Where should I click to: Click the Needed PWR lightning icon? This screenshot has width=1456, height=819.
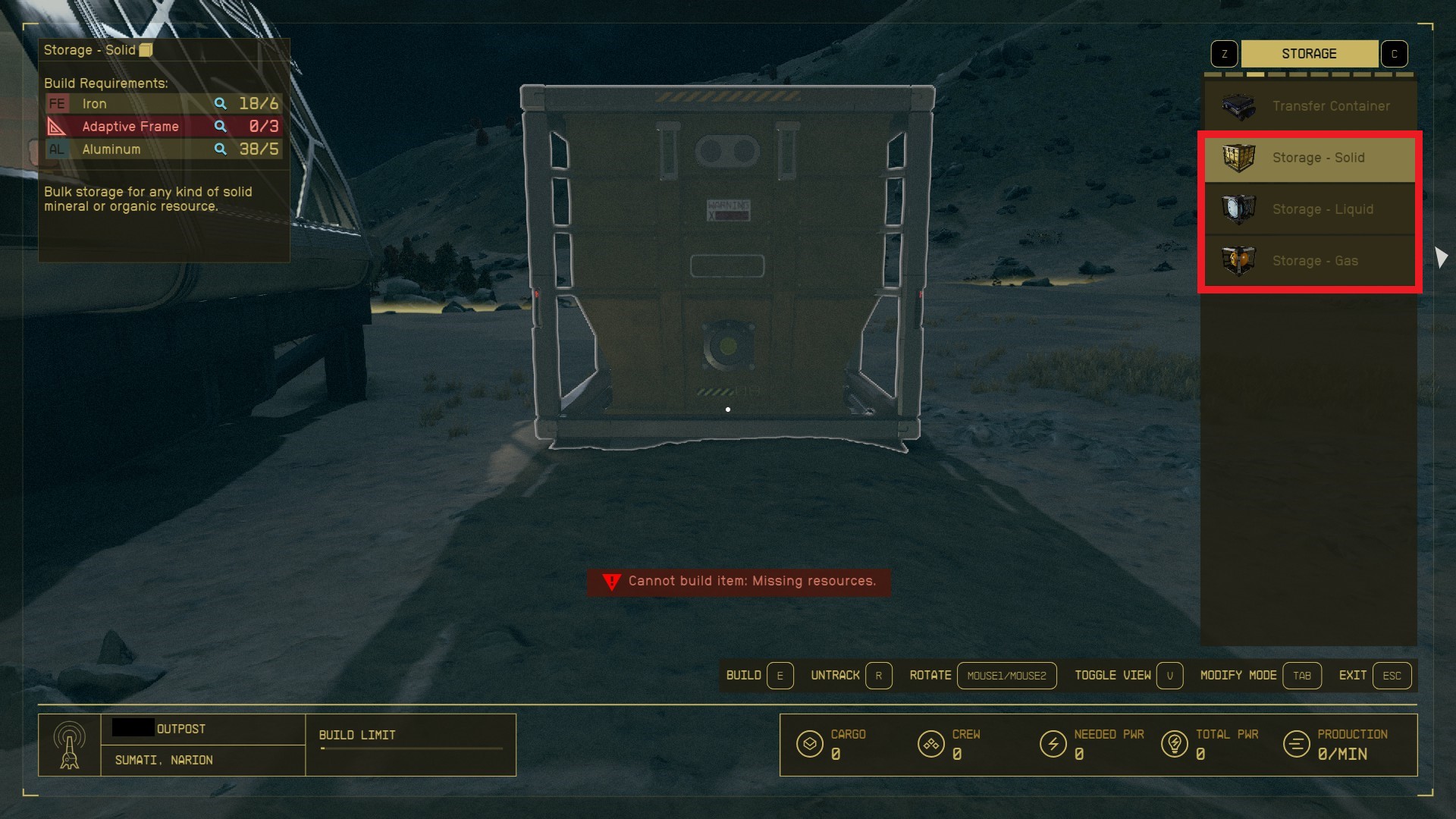[1054, 745]
